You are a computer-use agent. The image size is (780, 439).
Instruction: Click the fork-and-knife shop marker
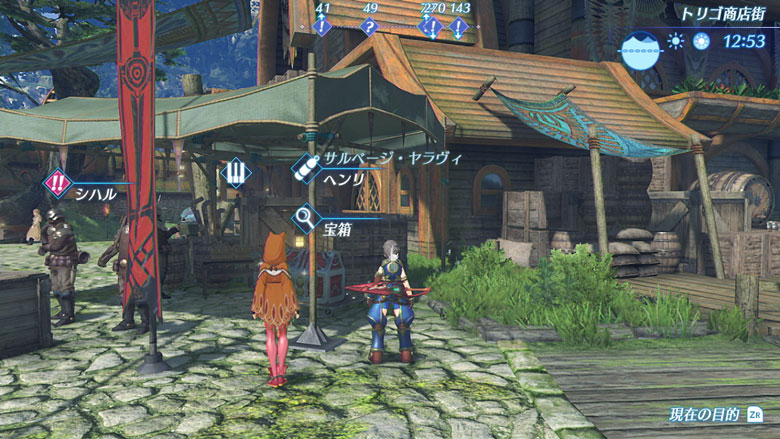236,173
